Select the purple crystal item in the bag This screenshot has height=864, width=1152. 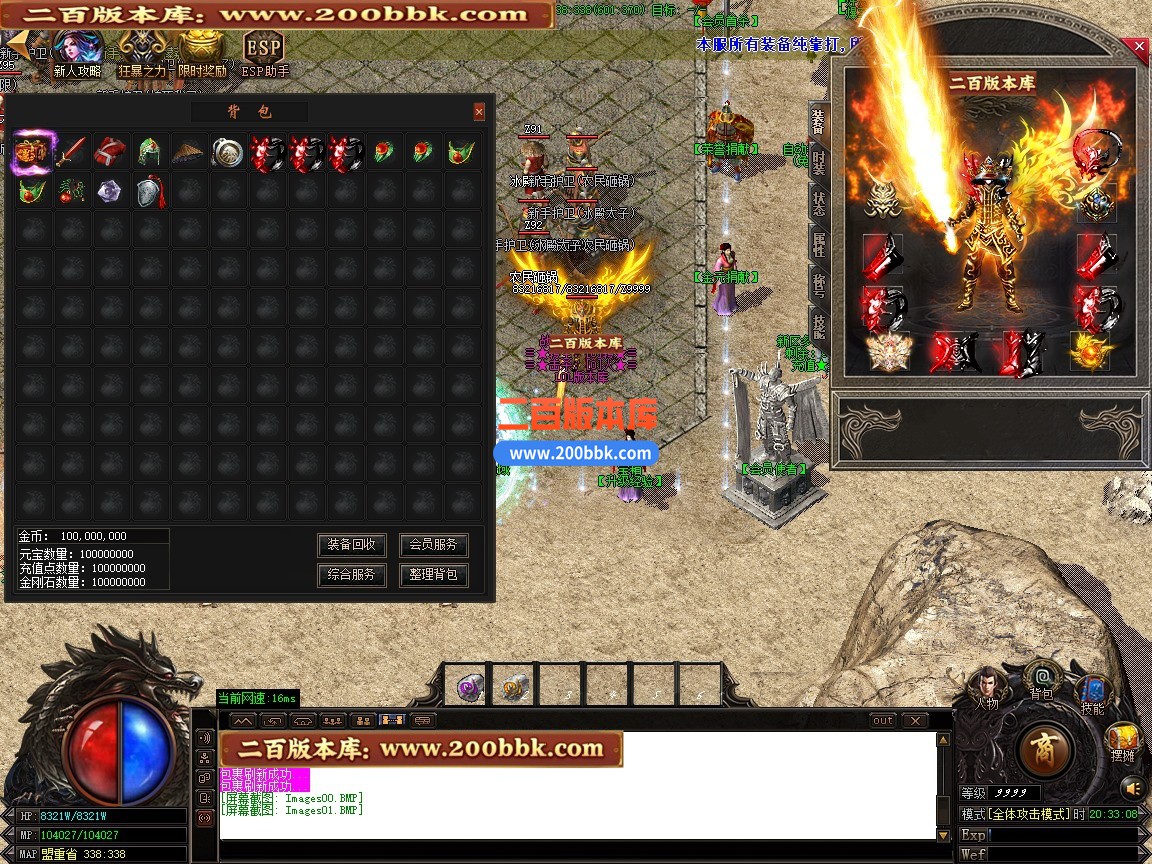tap(109, 191)
